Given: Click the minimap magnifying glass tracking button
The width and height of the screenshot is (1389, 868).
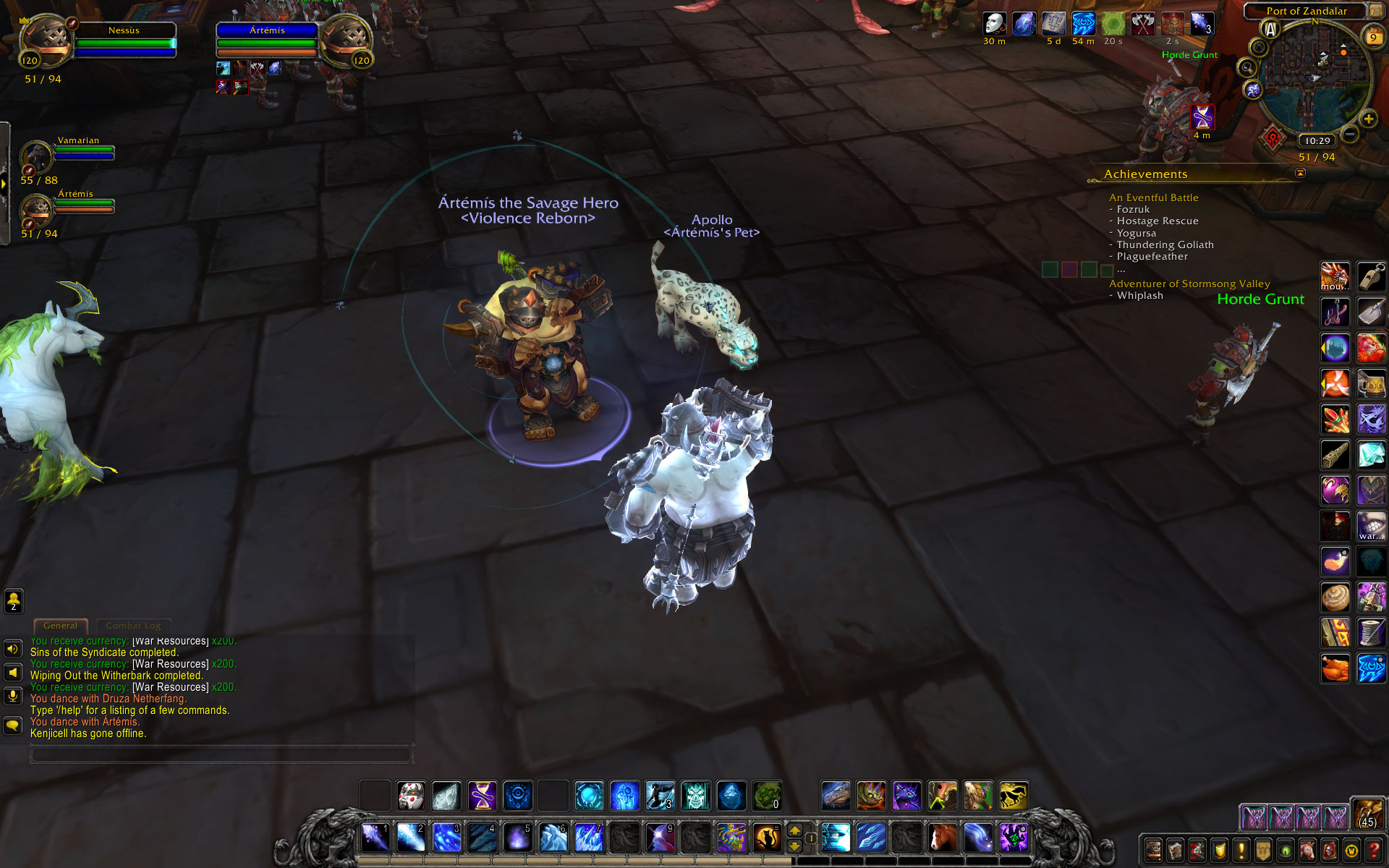Looking at the screenshot, I should coord(1246,68).
